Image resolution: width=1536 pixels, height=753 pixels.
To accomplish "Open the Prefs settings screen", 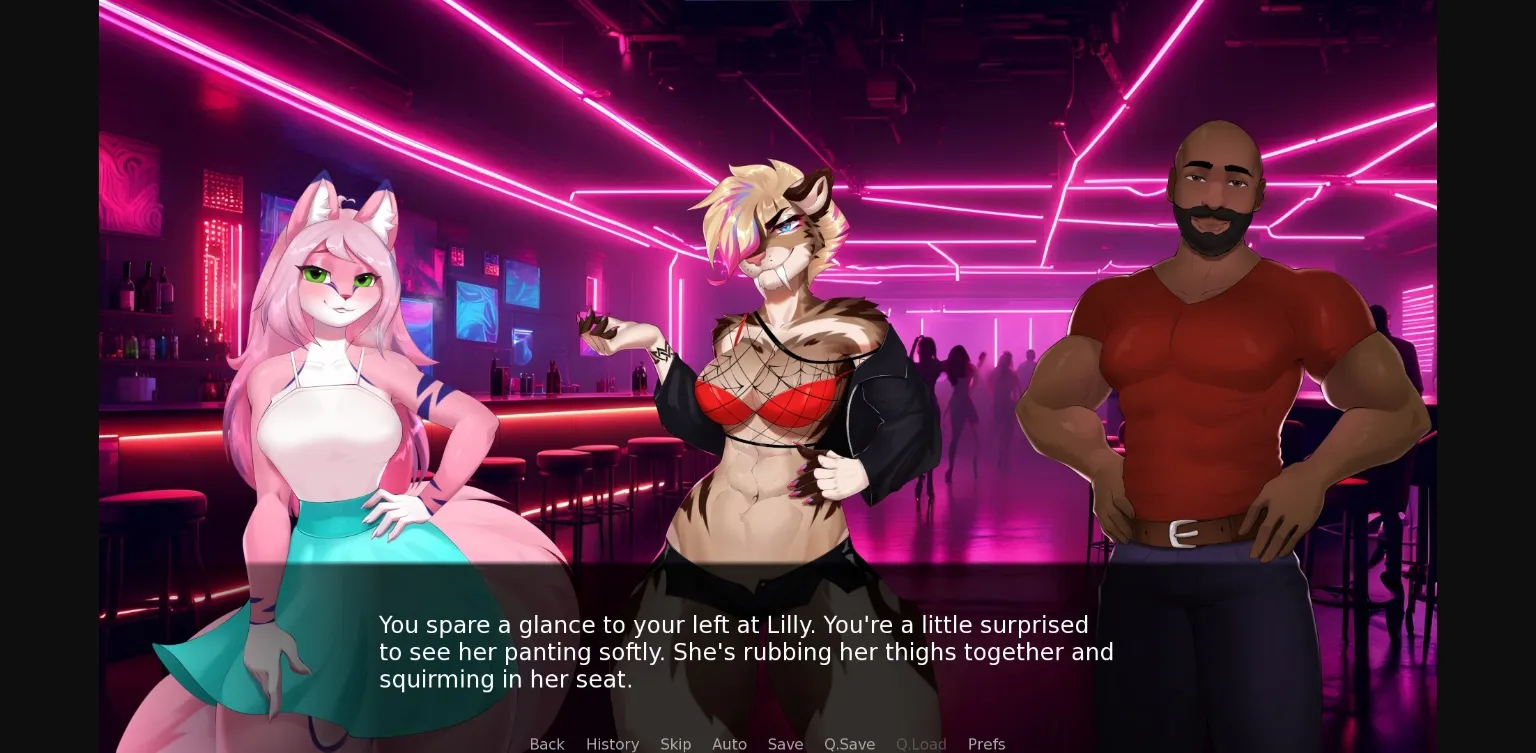I will tap(986, 744).
